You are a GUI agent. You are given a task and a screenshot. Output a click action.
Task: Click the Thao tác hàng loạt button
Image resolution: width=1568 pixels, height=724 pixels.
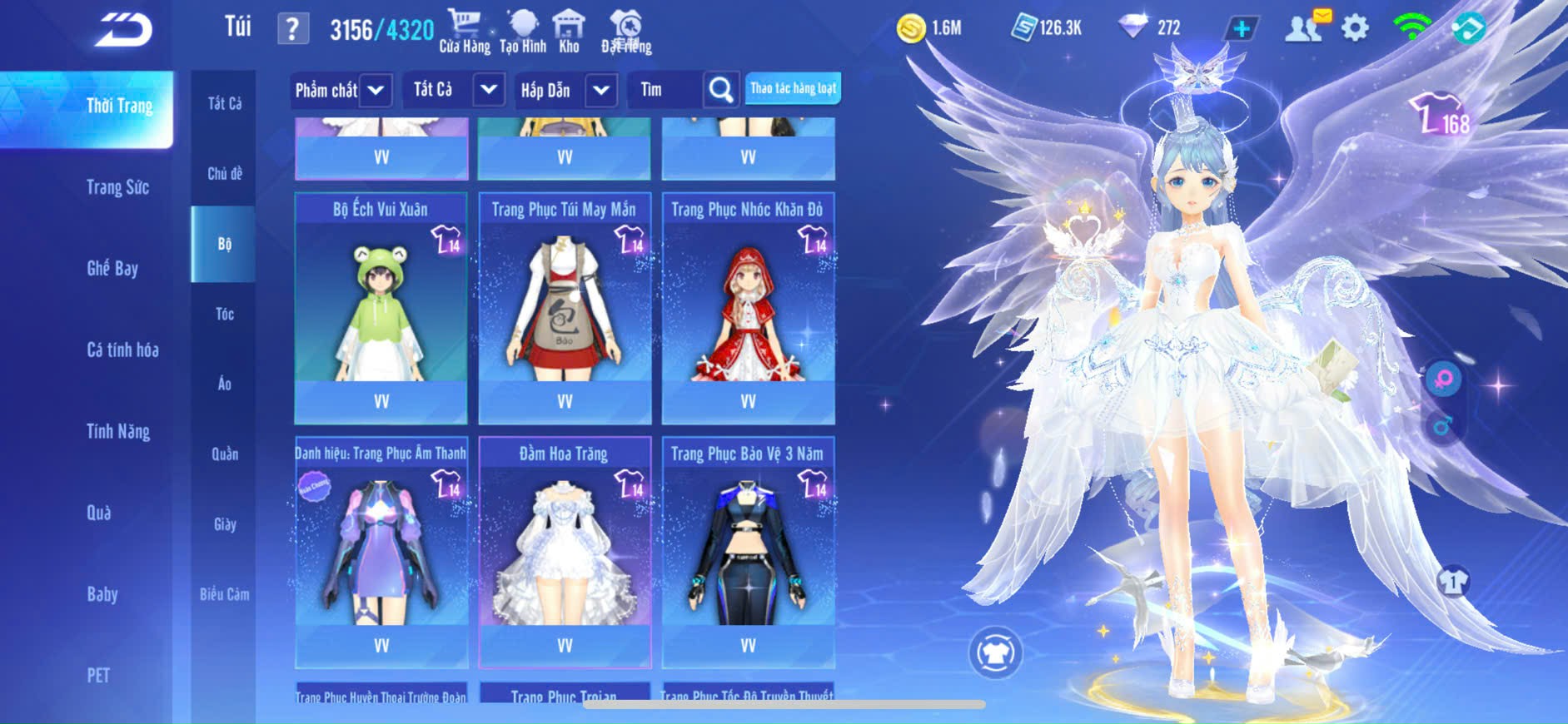click(x=793, y=88)
